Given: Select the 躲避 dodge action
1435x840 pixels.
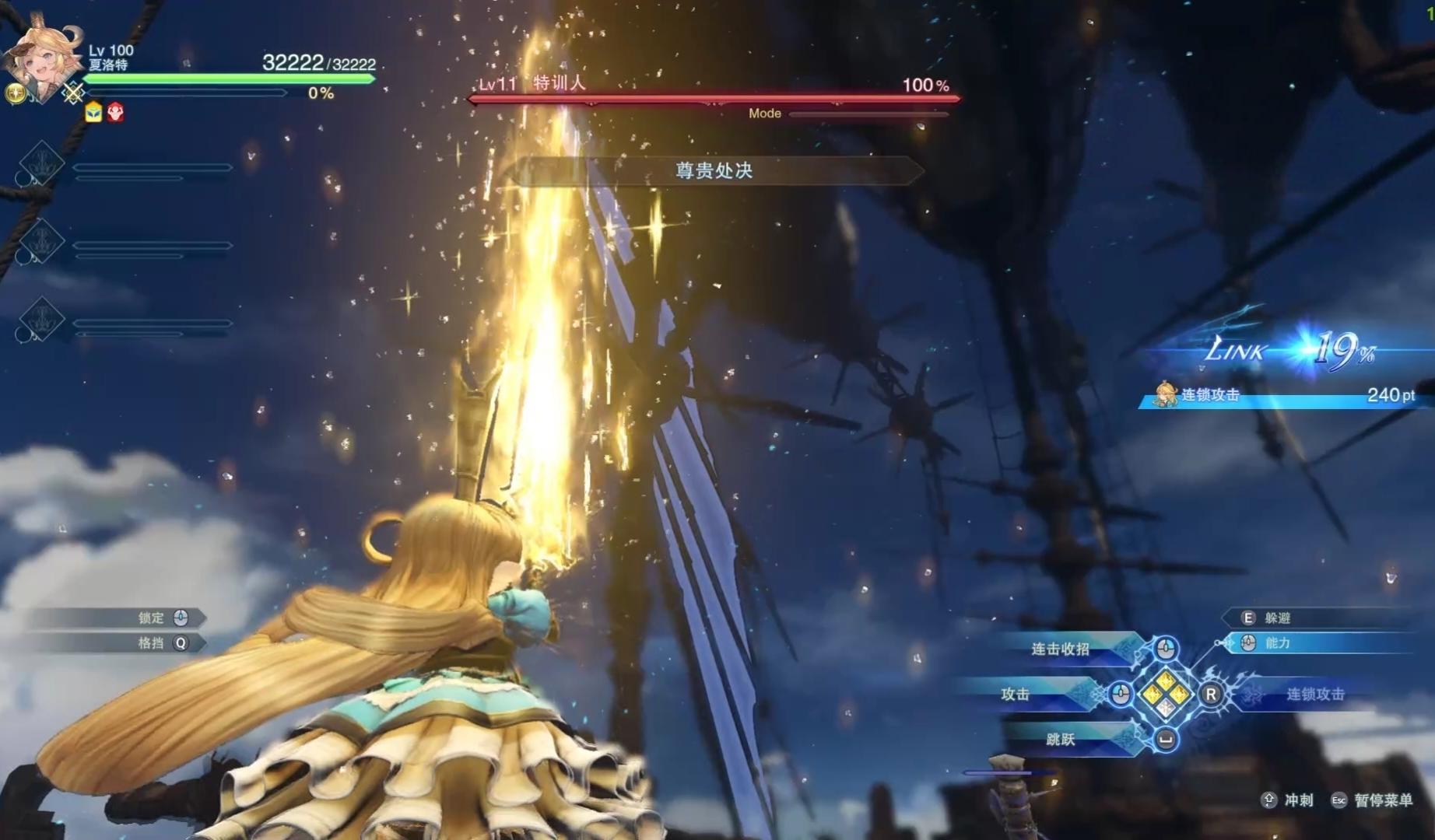Looking at the screenshot, I should [x=1278, y=618].
